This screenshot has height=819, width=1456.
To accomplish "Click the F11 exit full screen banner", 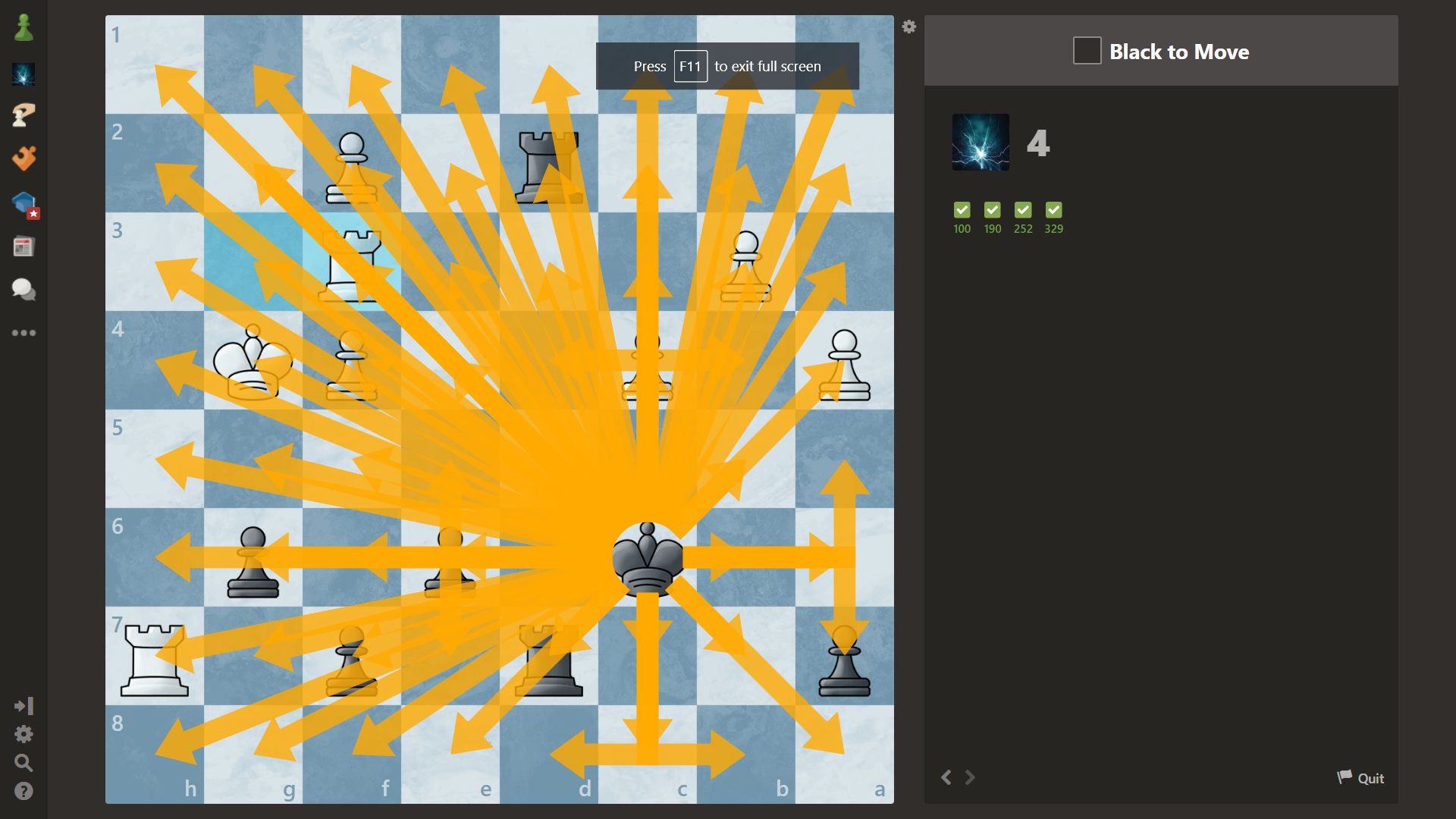I will [x=727, y=66].
